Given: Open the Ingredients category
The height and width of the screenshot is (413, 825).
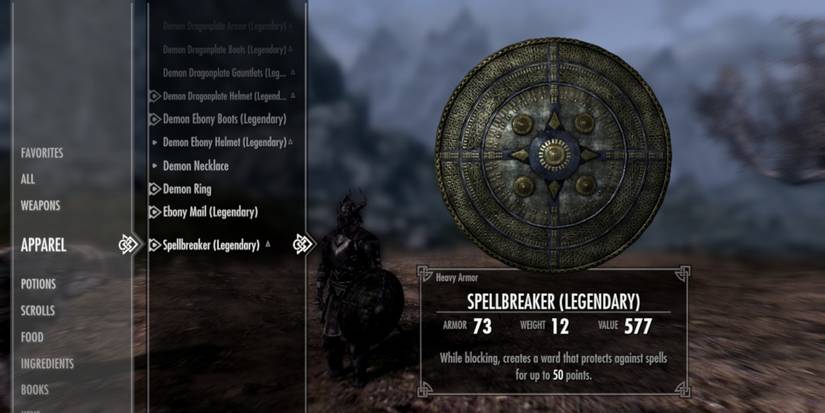Looking at the screenshot, I should [48, 363].
